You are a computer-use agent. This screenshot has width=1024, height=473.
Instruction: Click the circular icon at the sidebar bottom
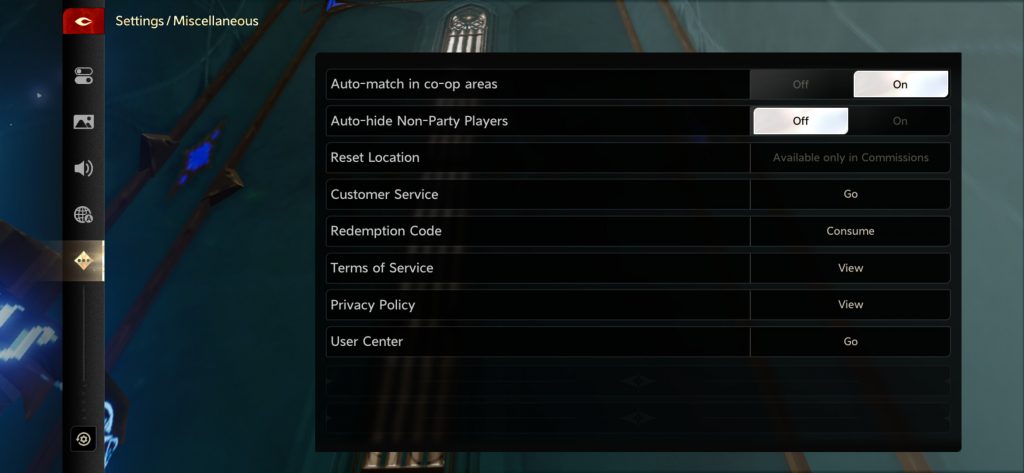(84, 439)
